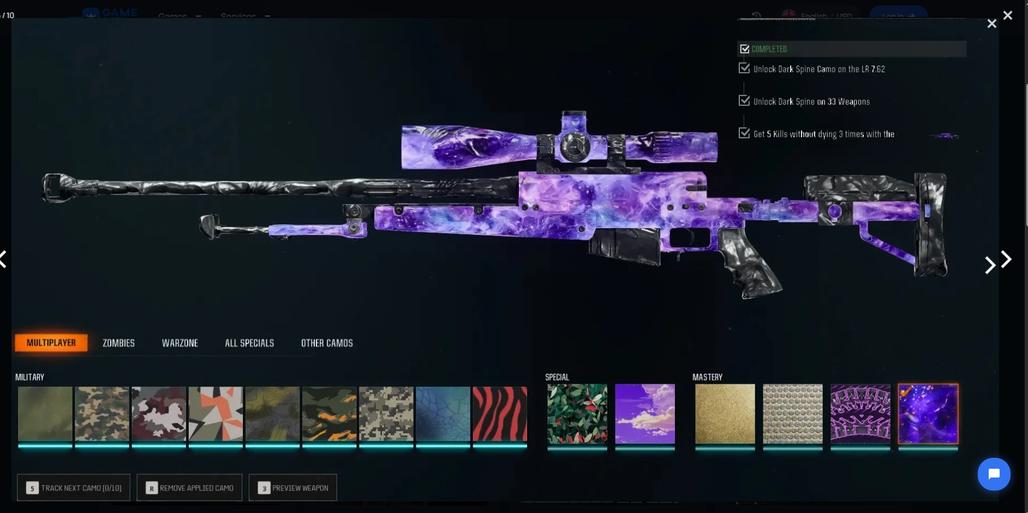Click the Track Next Camo button
The image size is (1028, 513).
point(73,488)
